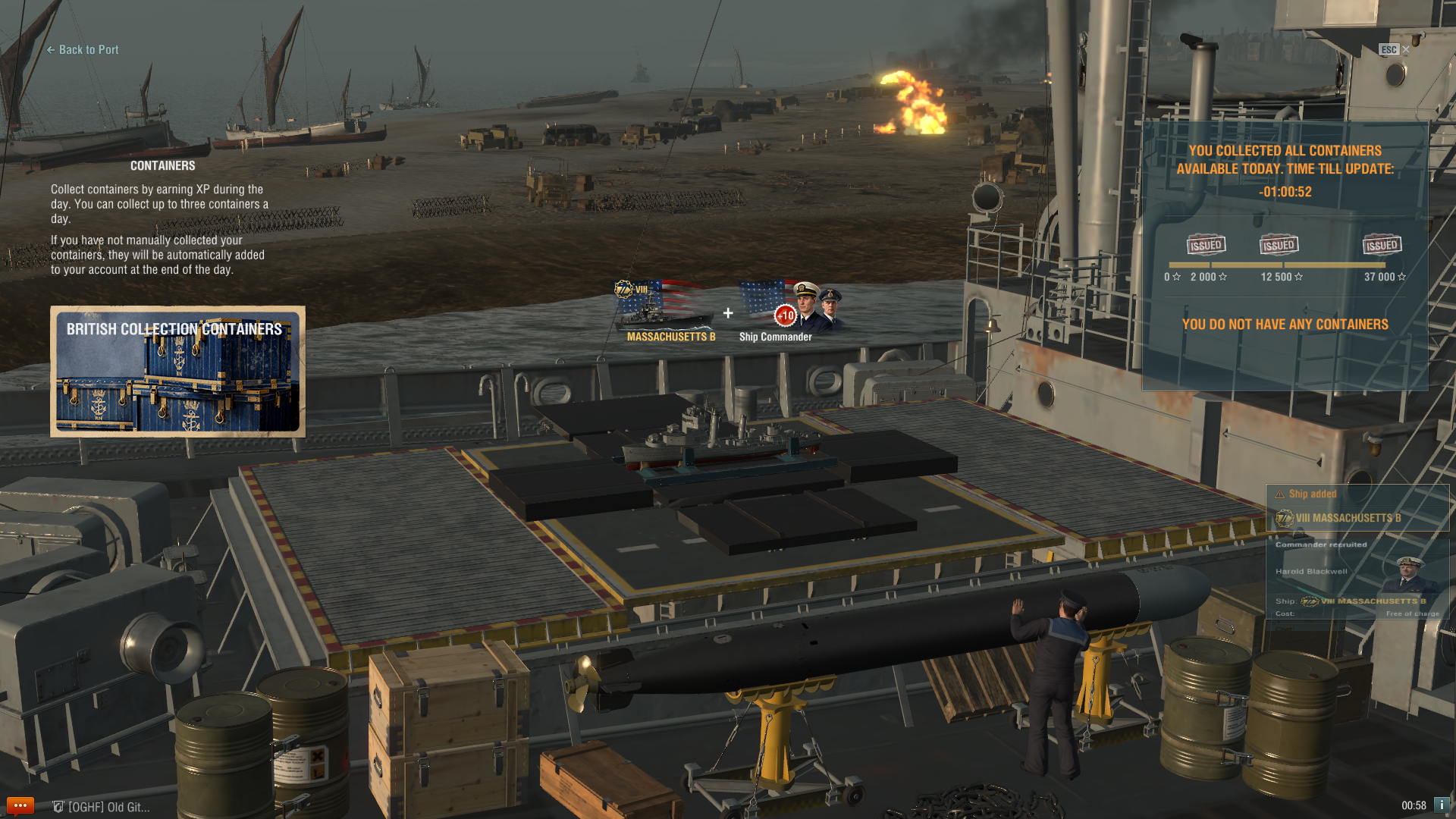
Task: Select the Massachusetts B ship reward
Action: pyautogui.click(x=665, y=311)
